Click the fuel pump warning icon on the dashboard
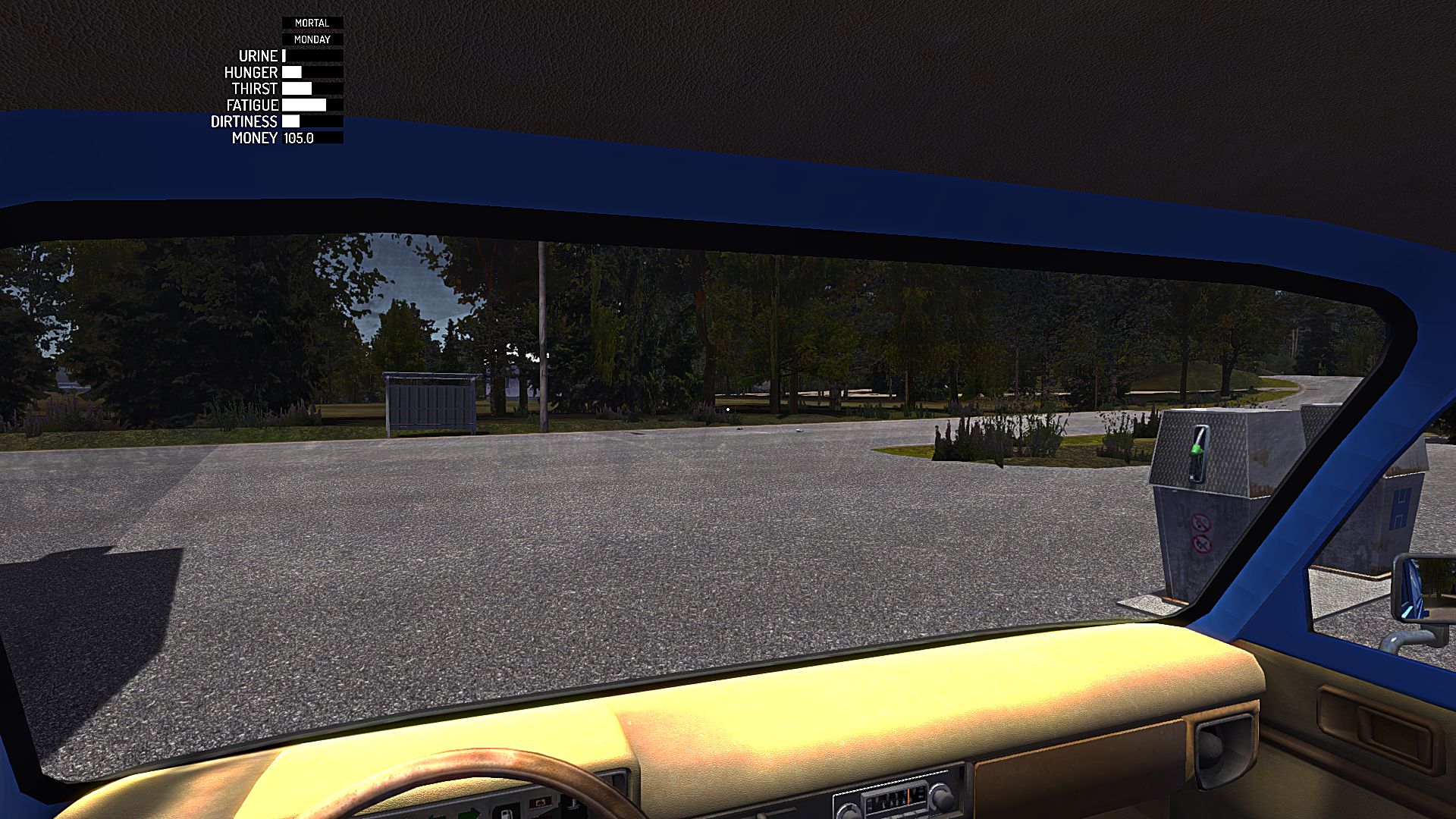Viewport: 1456px width, 819px height. tap(507, 814)
